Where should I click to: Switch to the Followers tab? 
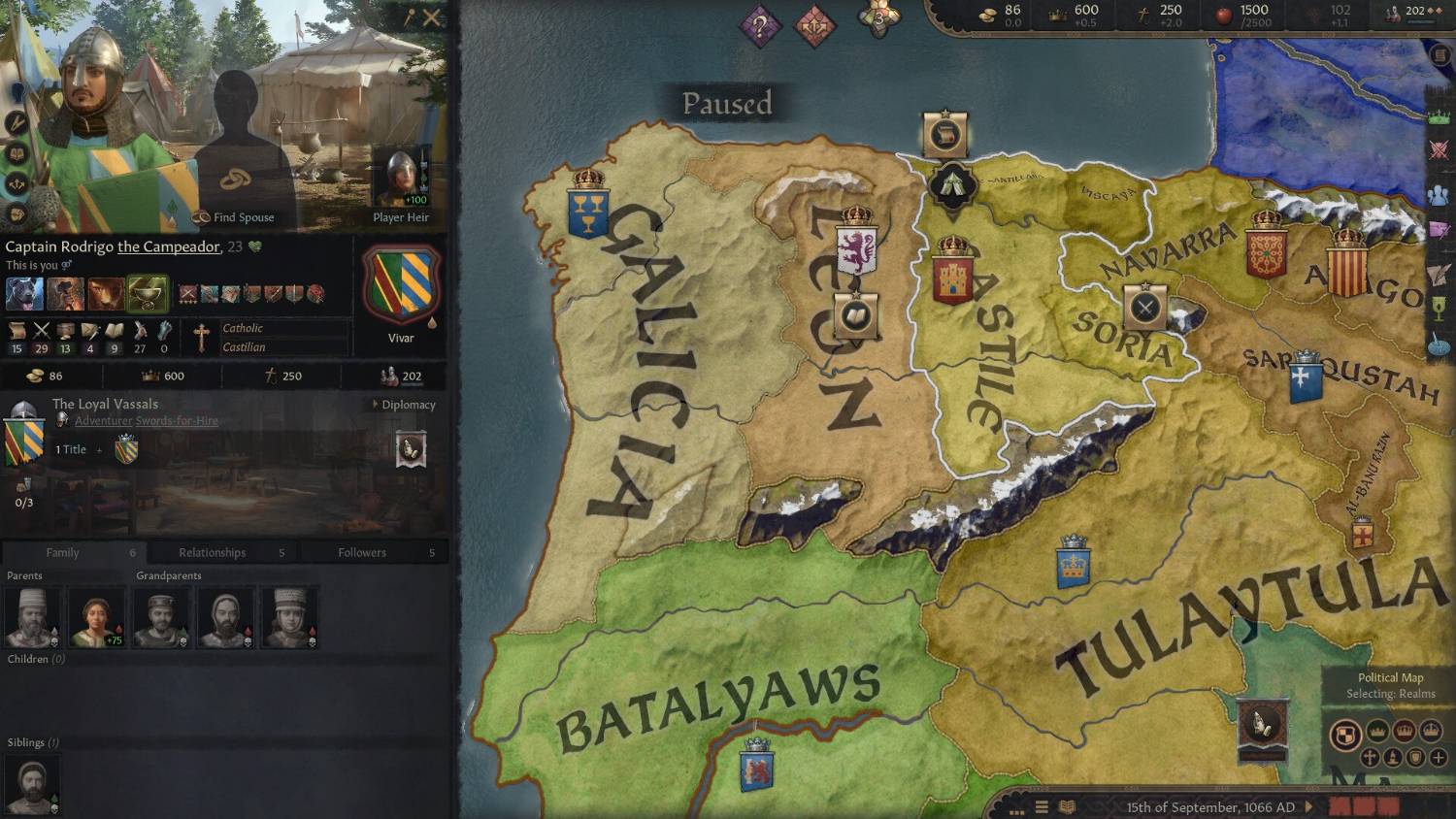pyautogui.click(x=362, y=552)
